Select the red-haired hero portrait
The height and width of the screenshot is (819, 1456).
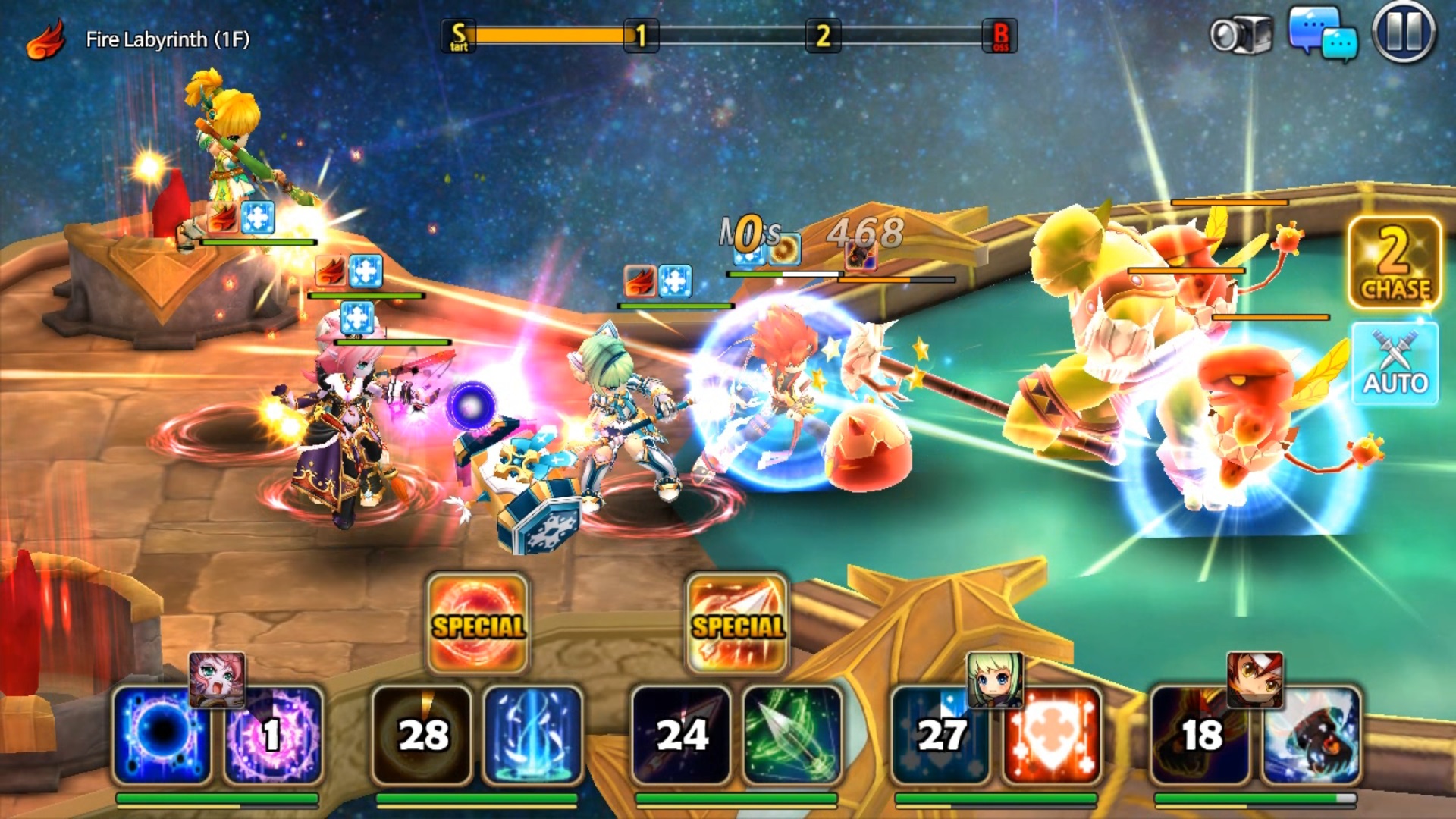(x=1255, y=679)
